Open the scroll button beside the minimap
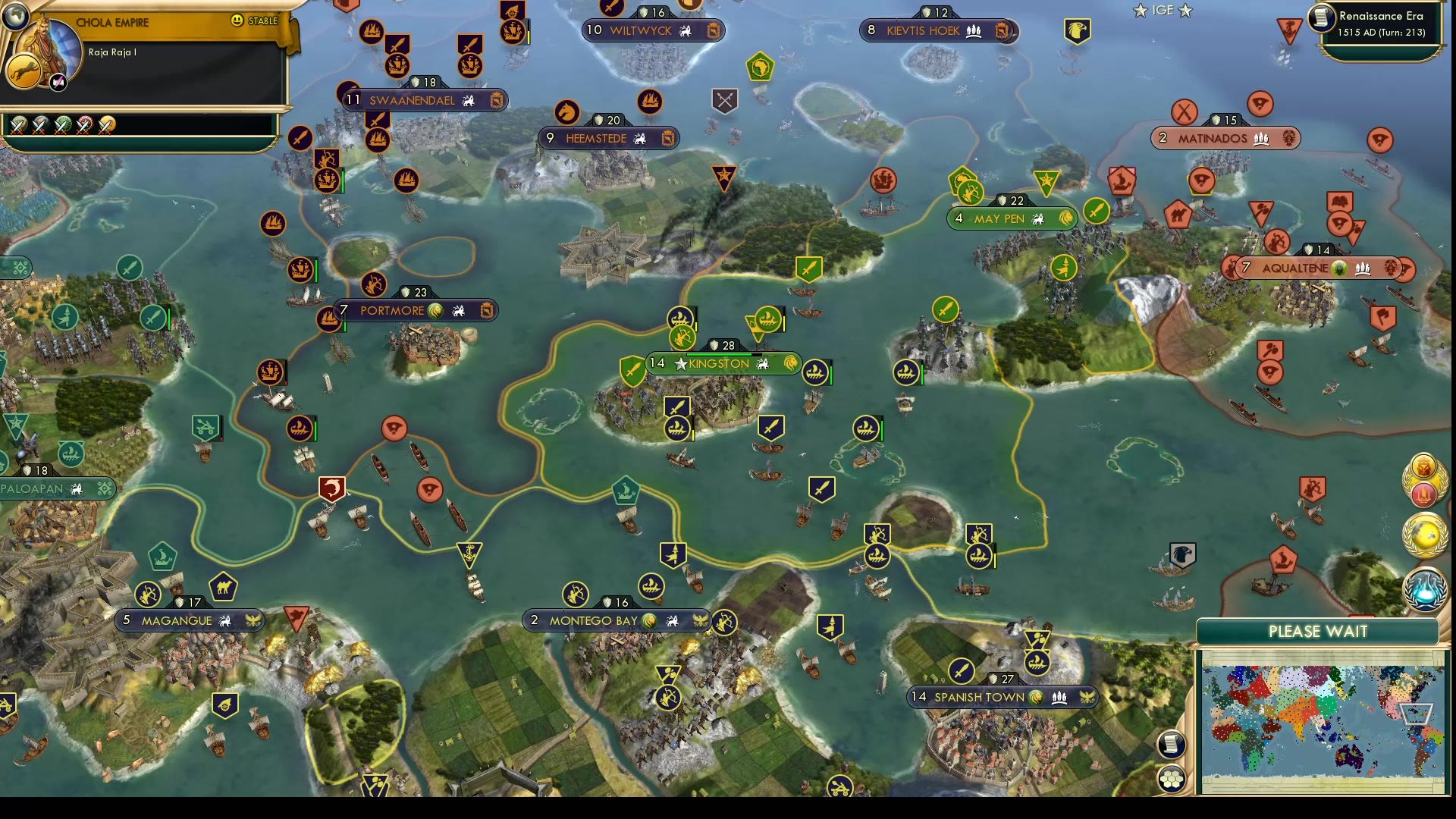This screenshot has width=1456, height=819. [x=1172, y=744]
